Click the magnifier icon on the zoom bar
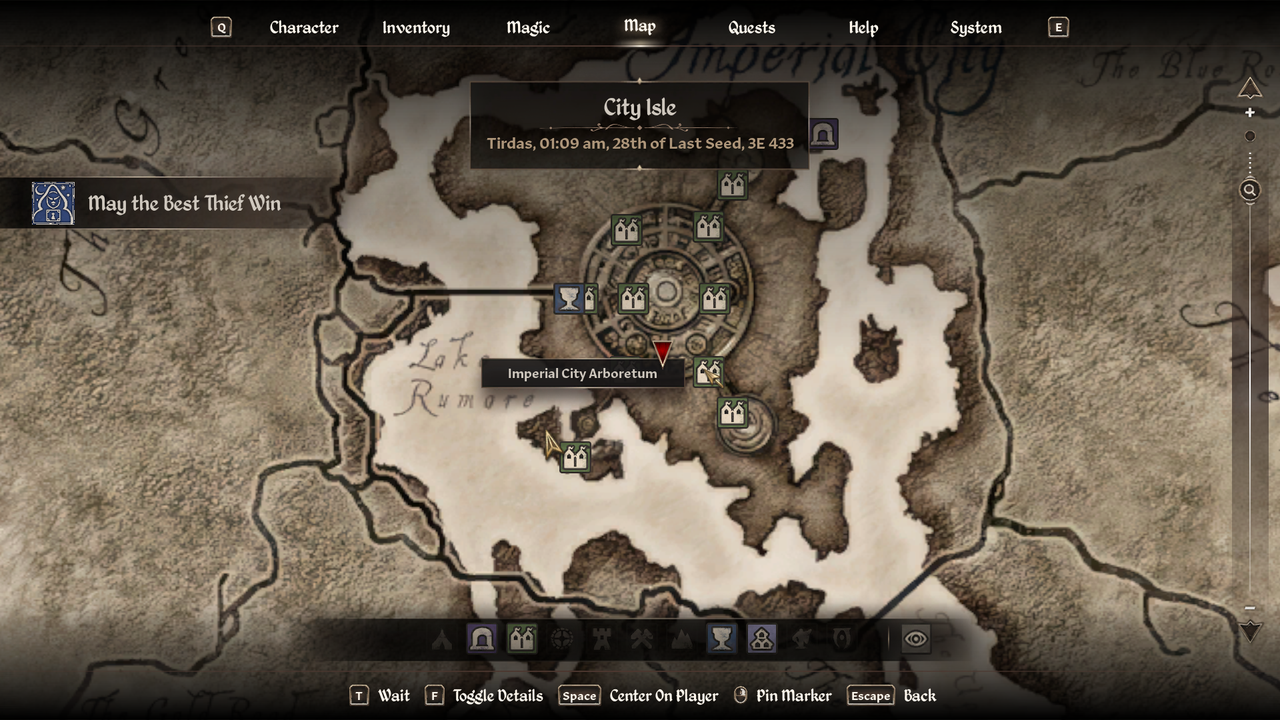 [x=1248, y=190]
